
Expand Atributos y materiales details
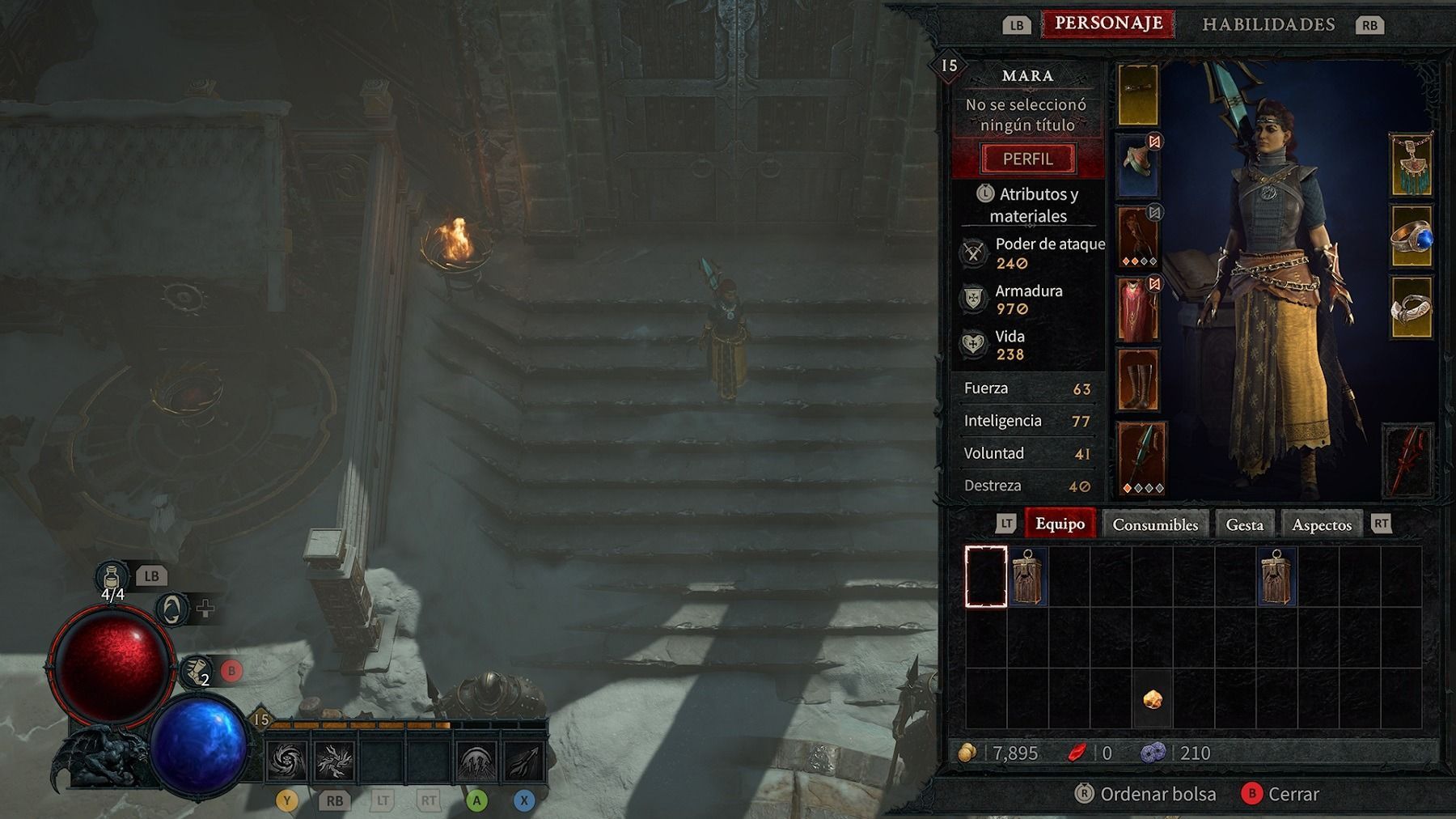(1029, 205)
